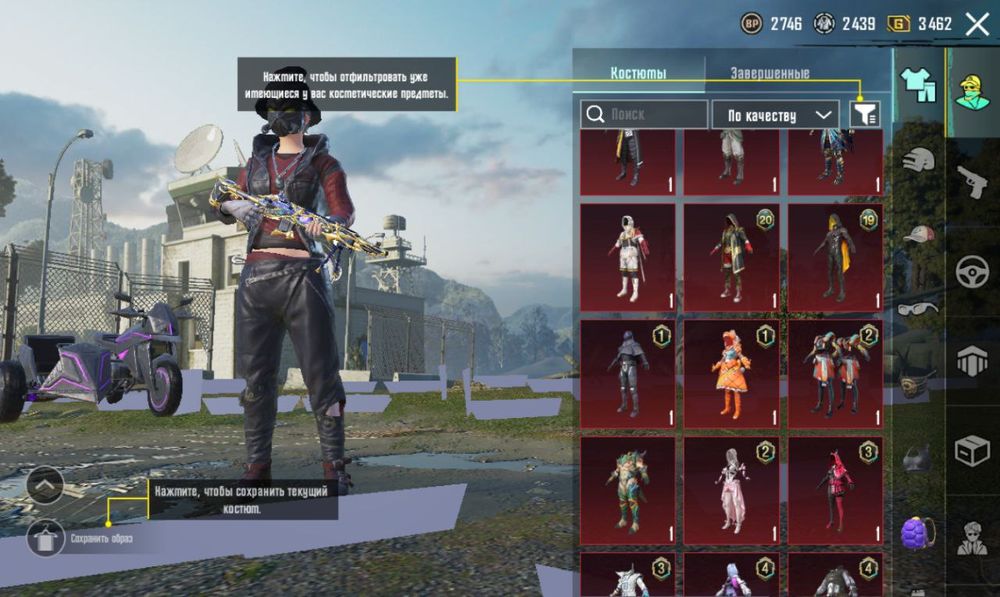Open the glasses category

click(918, 309)
